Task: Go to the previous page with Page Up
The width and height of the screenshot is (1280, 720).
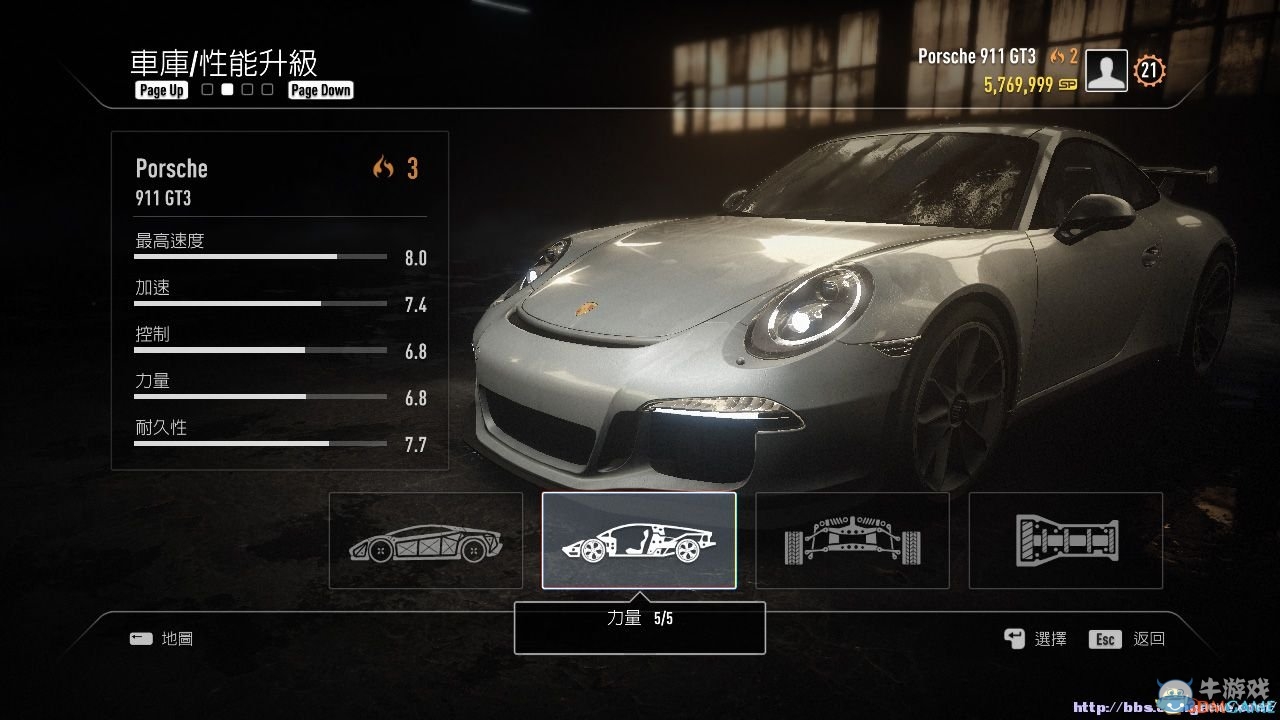Action: click(162, 90)
